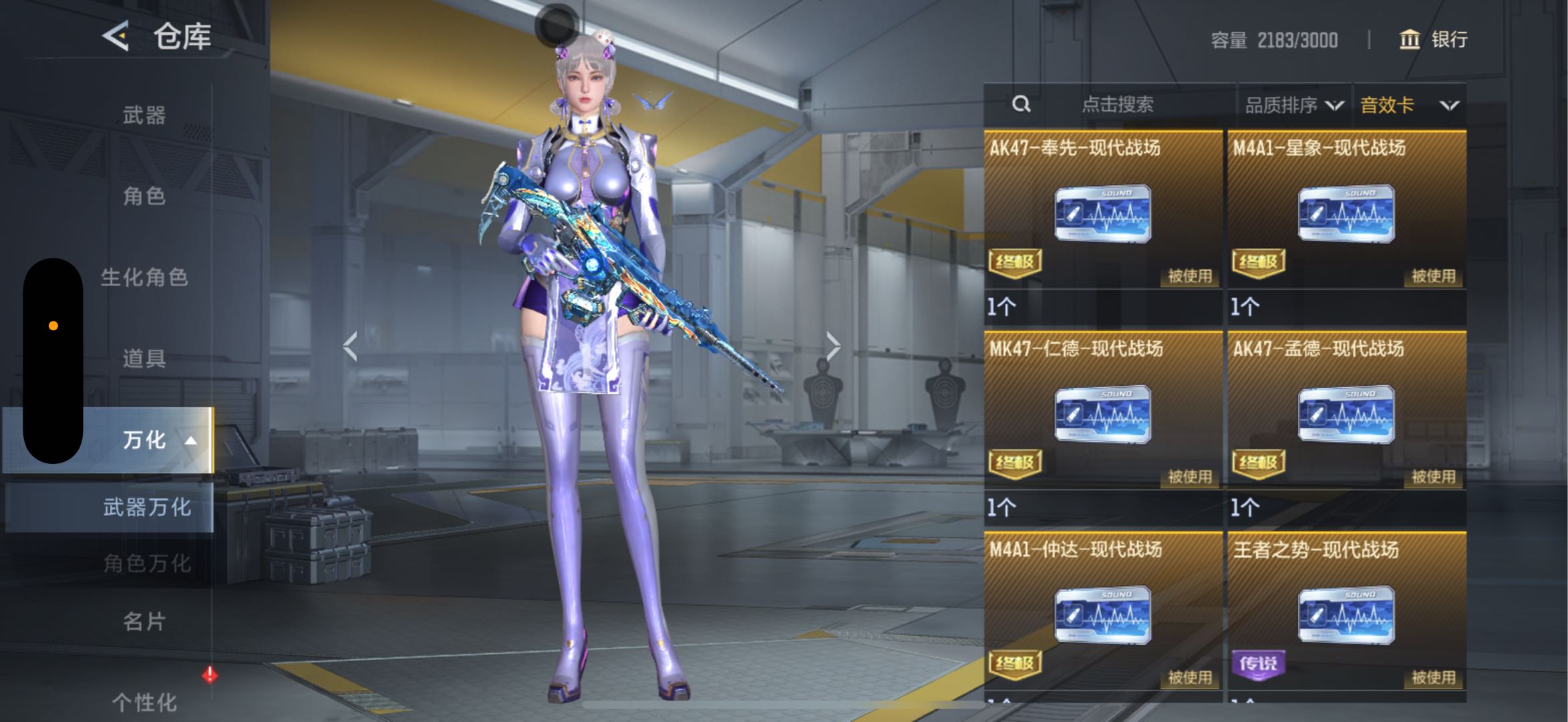Open the 道具 category
1568x722 pixels.
144,359
